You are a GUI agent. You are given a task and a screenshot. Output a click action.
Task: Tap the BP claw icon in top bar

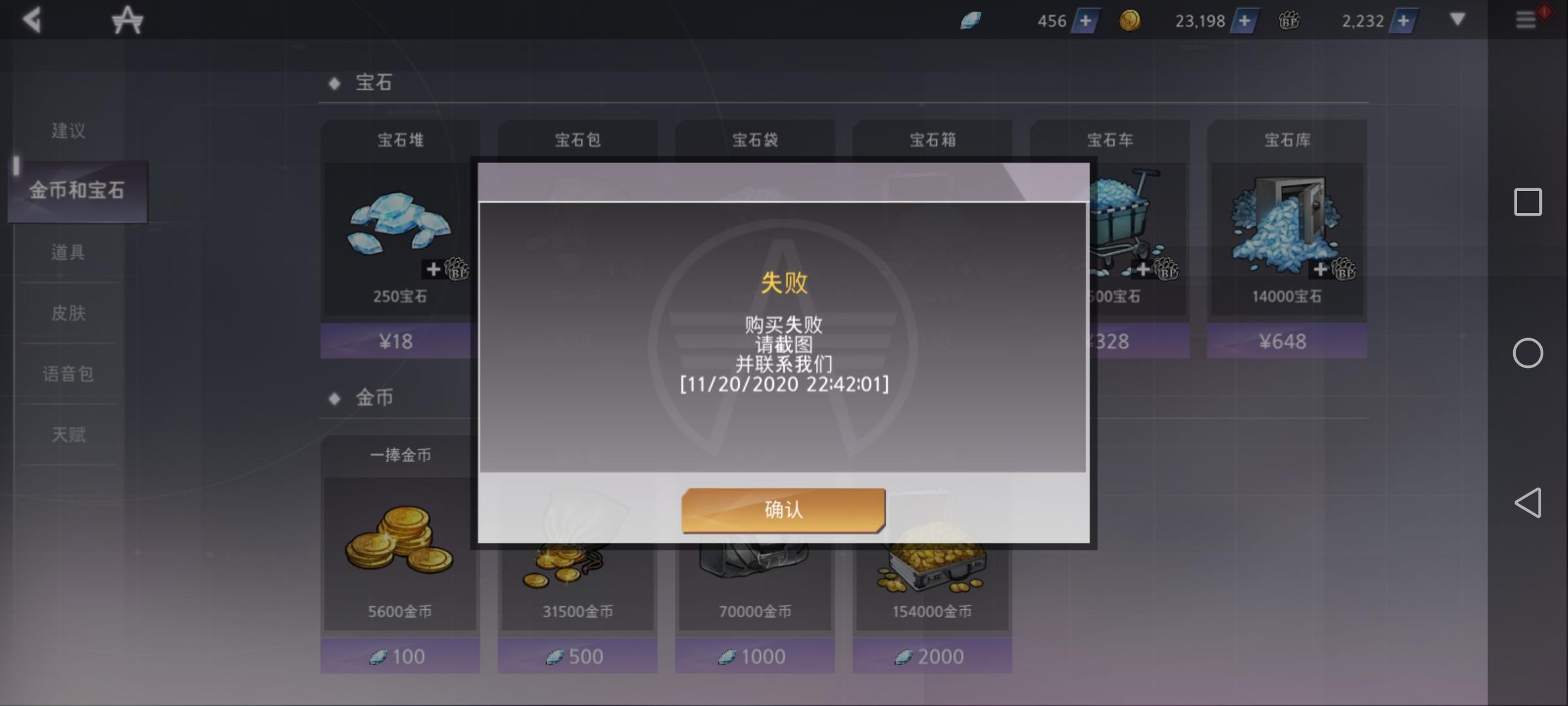tap(1288, 21)
